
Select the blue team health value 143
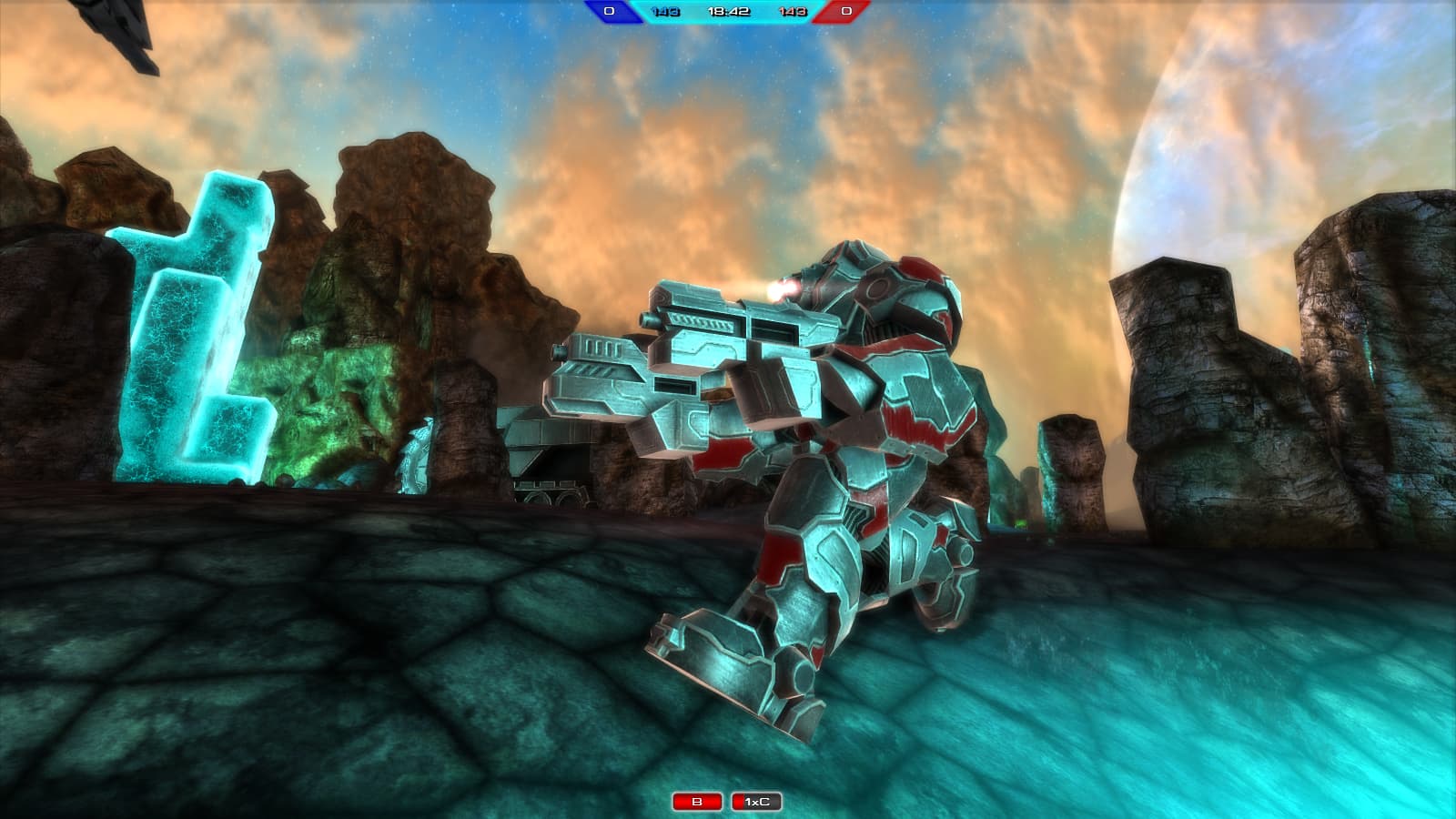665,12
